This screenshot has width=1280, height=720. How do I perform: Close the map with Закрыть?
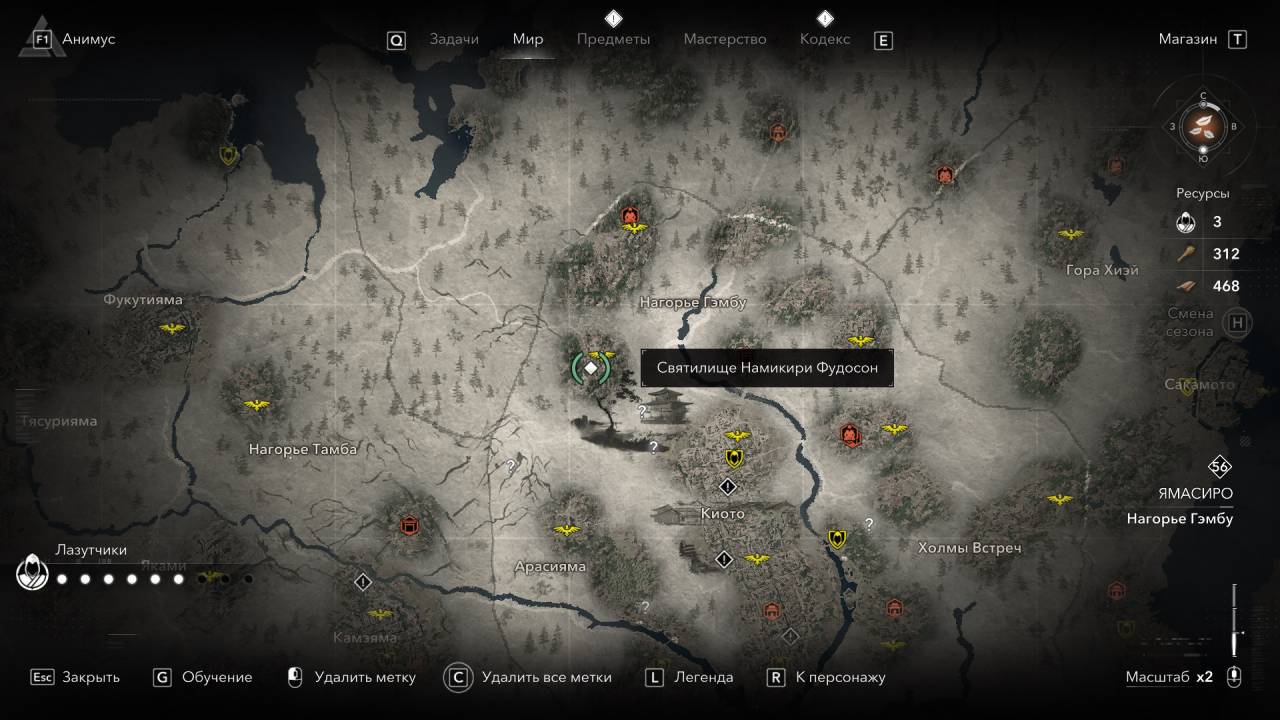(x=76, y=677)
